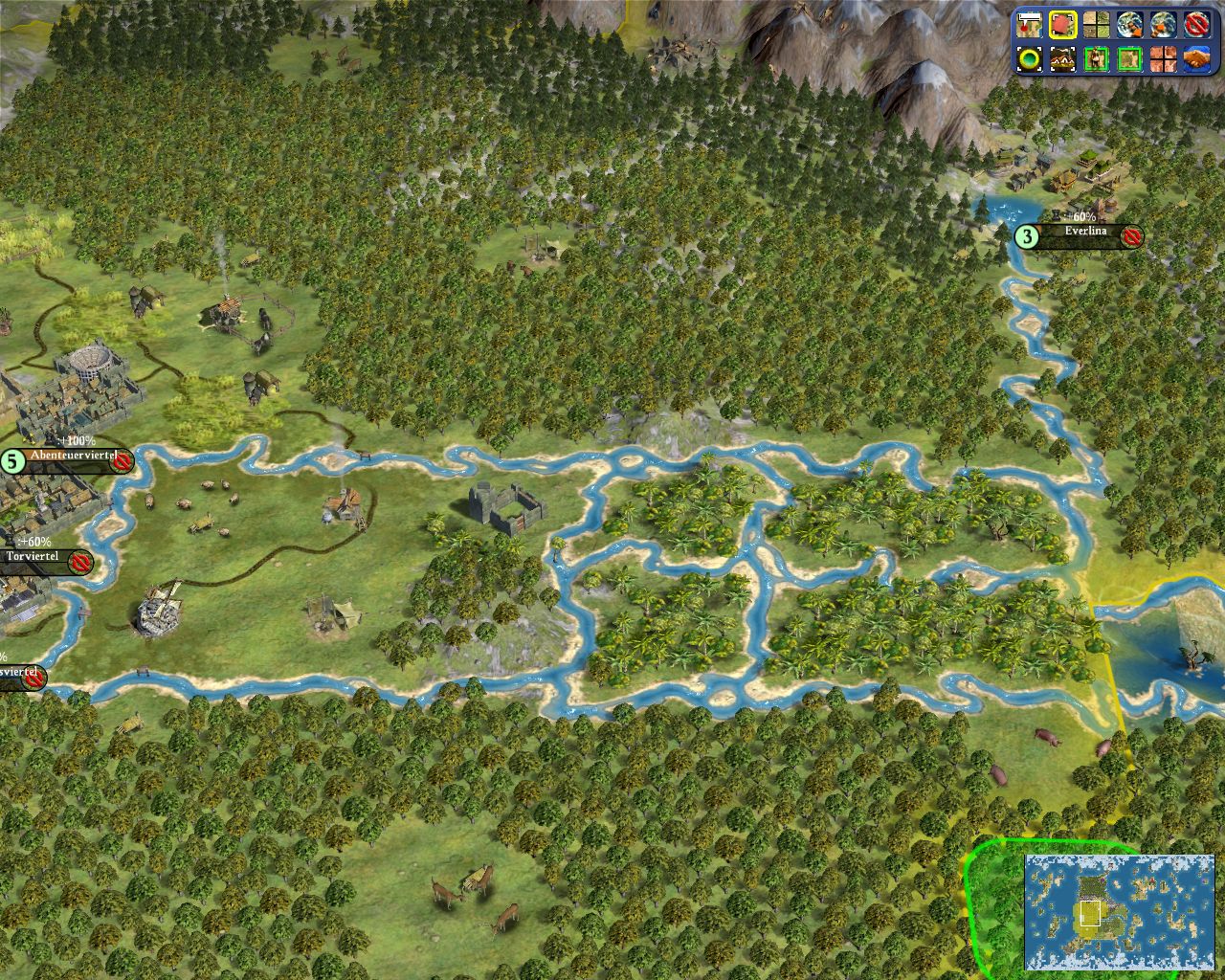This screenshot has height=980, width=1225.
Task: Select the green-framed unit figure icon
Action: point(1096,59)
